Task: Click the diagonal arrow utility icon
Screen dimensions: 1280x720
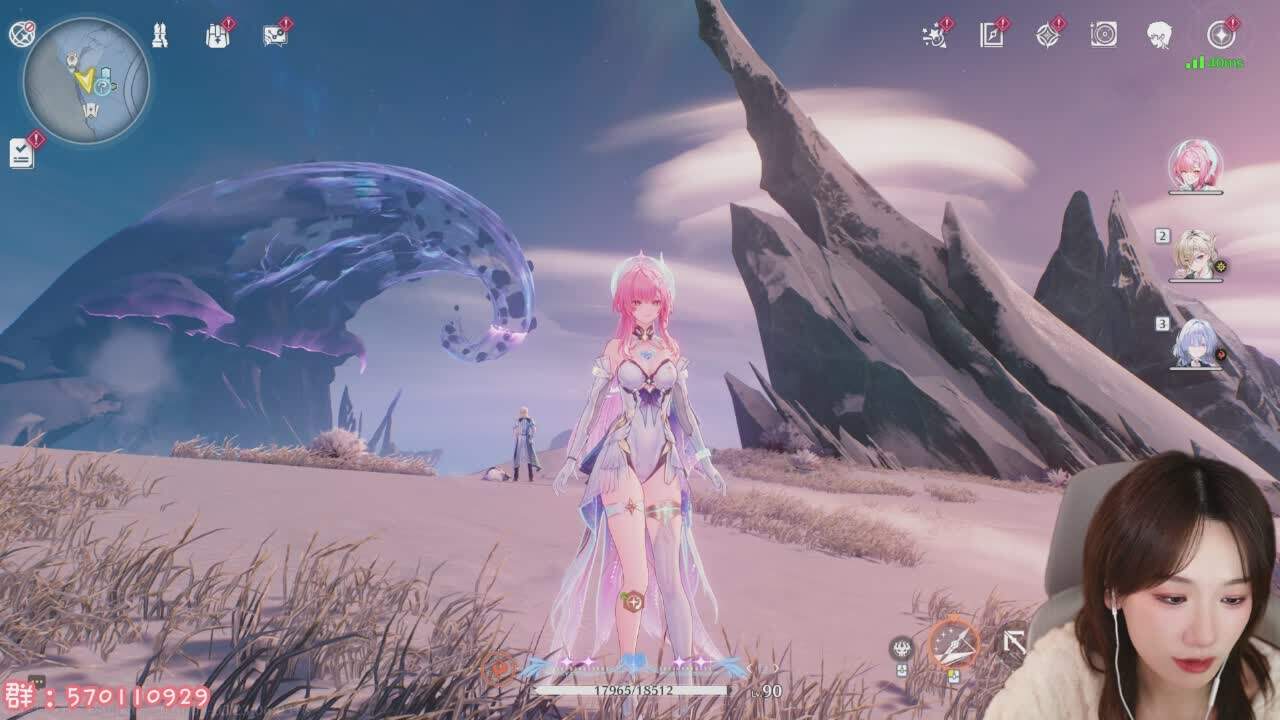Action: click(x=1014, y=642)
